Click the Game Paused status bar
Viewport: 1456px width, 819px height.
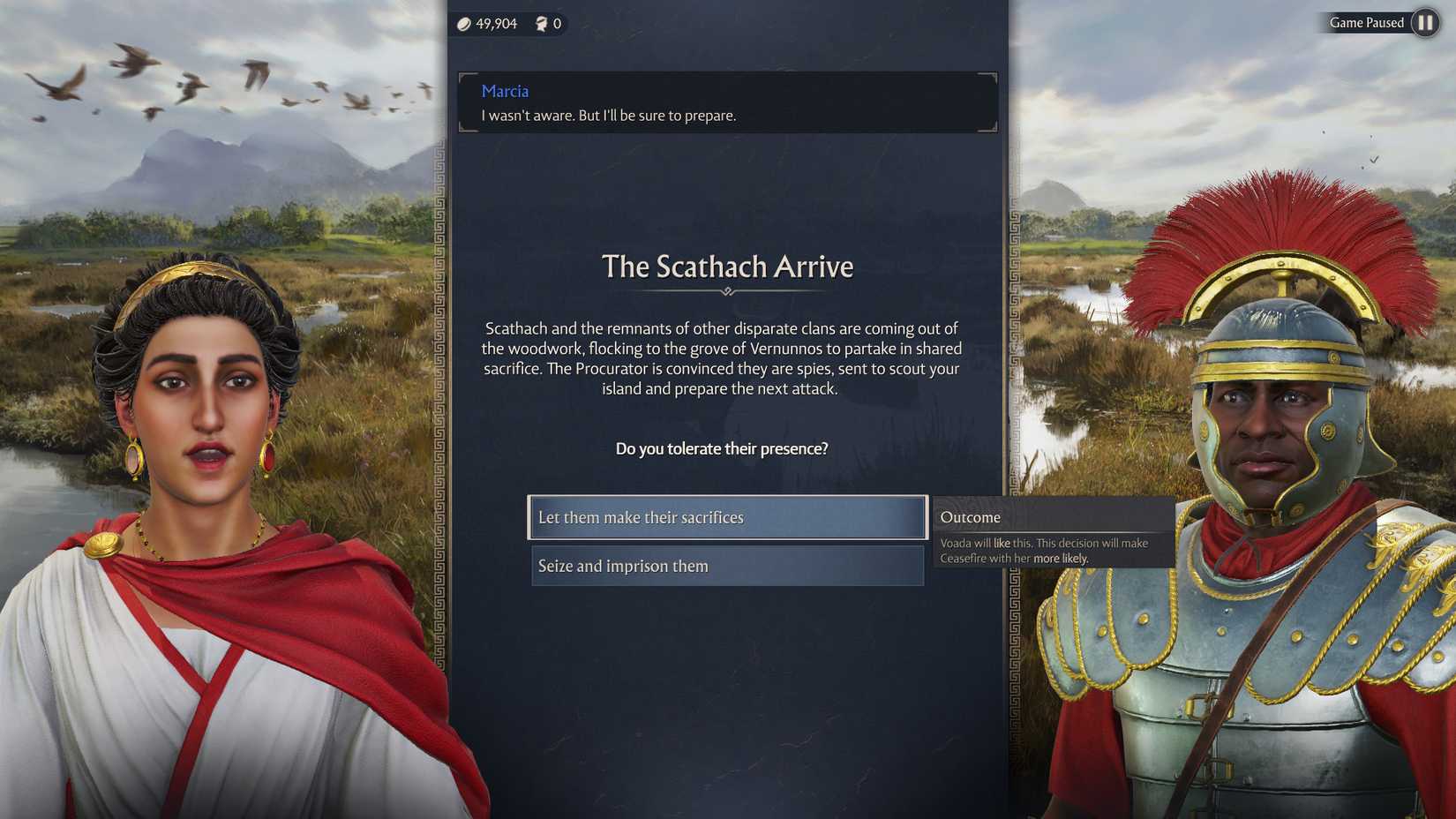pos(1367,23)
